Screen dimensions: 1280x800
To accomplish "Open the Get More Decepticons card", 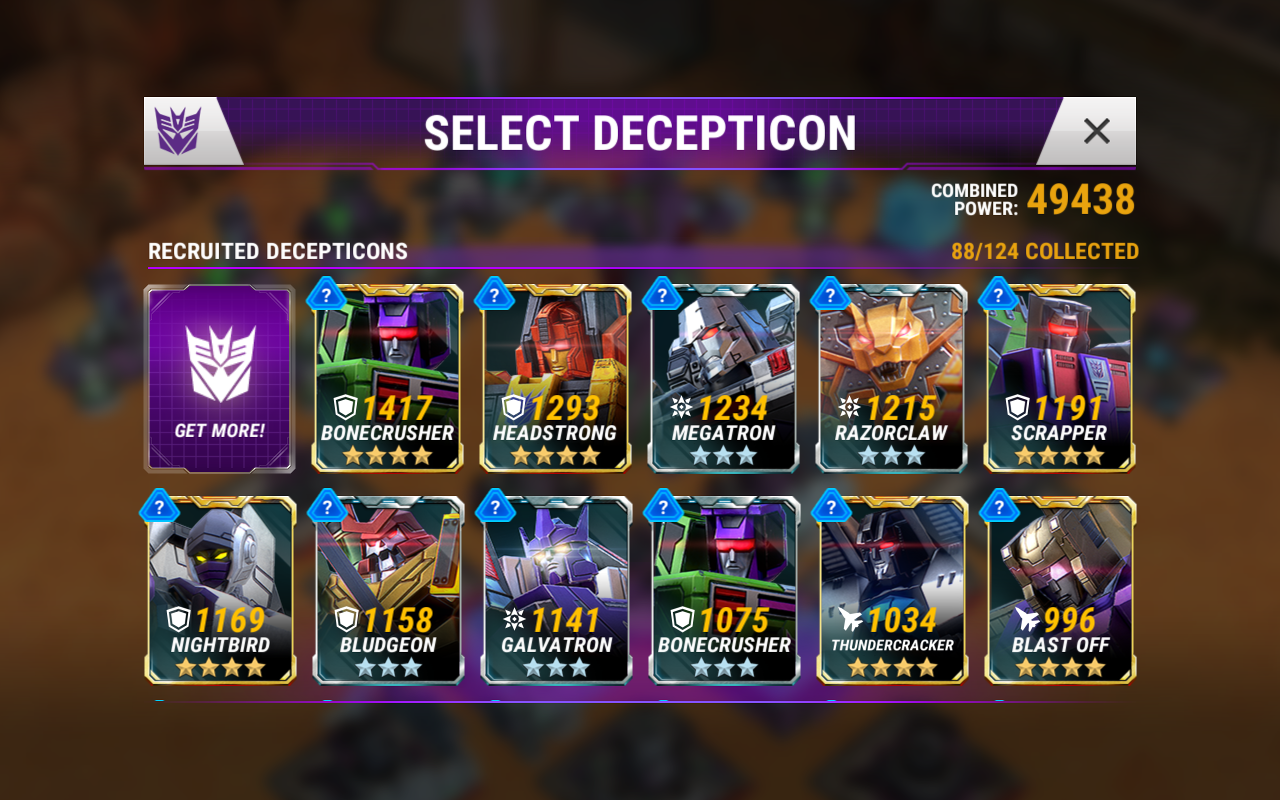I will coord(219,378).
